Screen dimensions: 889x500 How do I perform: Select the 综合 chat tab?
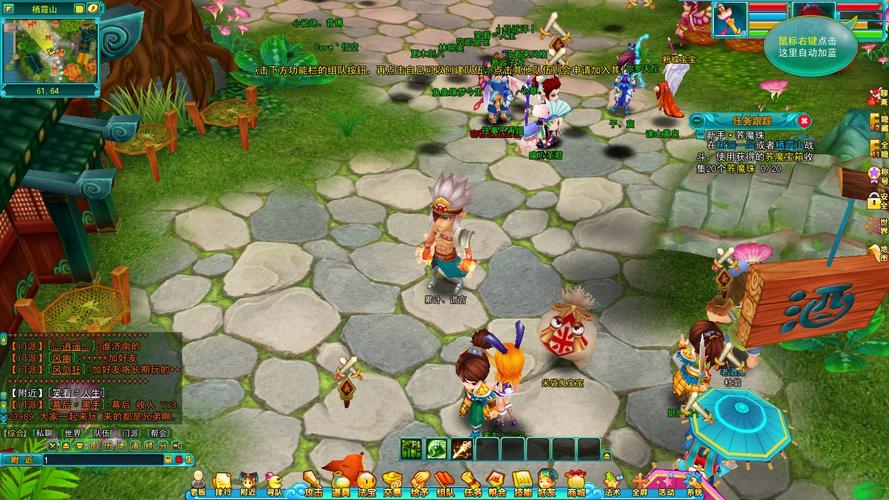coord(15,433)
